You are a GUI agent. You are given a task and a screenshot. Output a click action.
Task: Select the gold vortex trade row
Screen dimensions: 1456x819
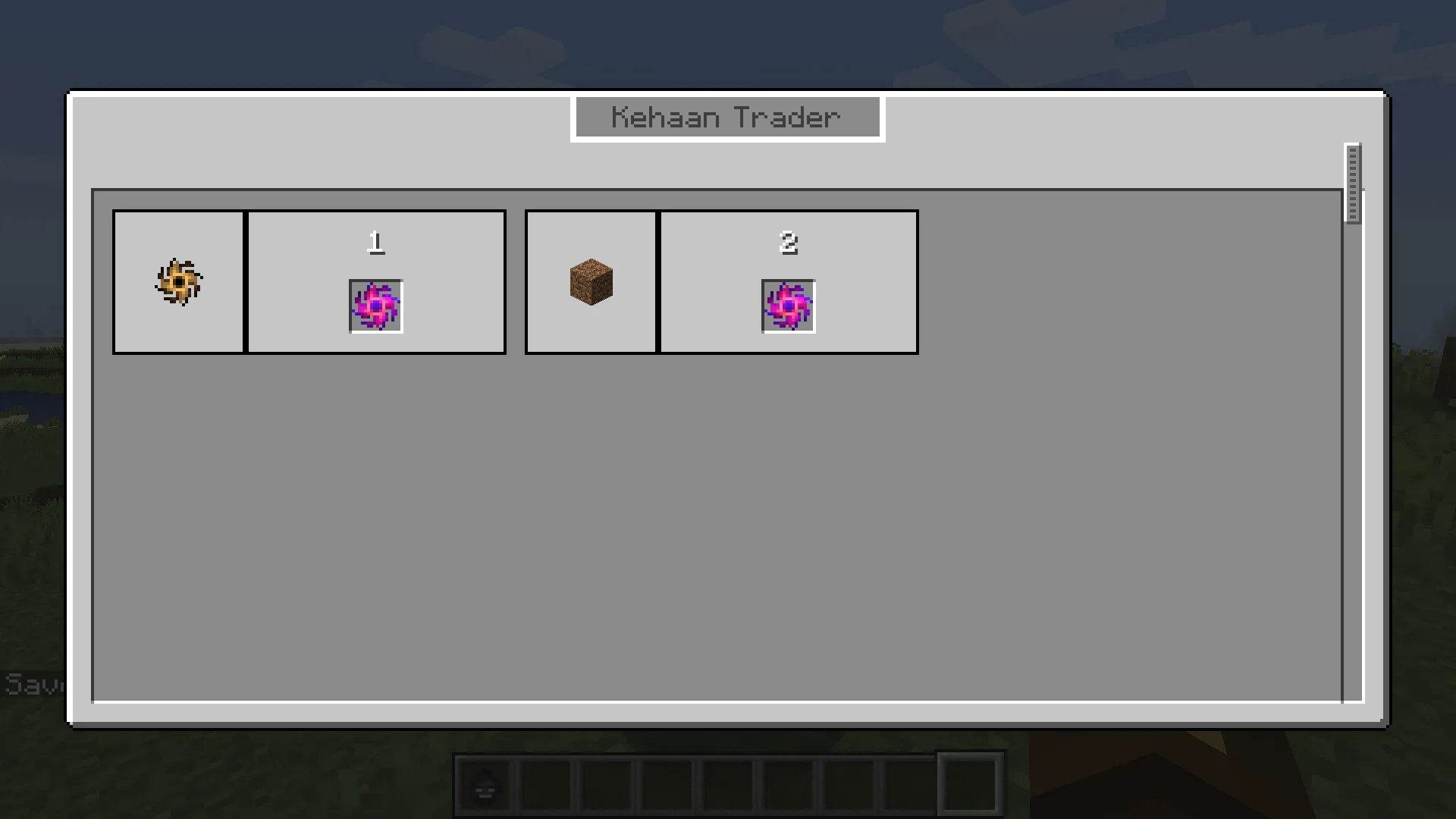(x=309, y=281)
